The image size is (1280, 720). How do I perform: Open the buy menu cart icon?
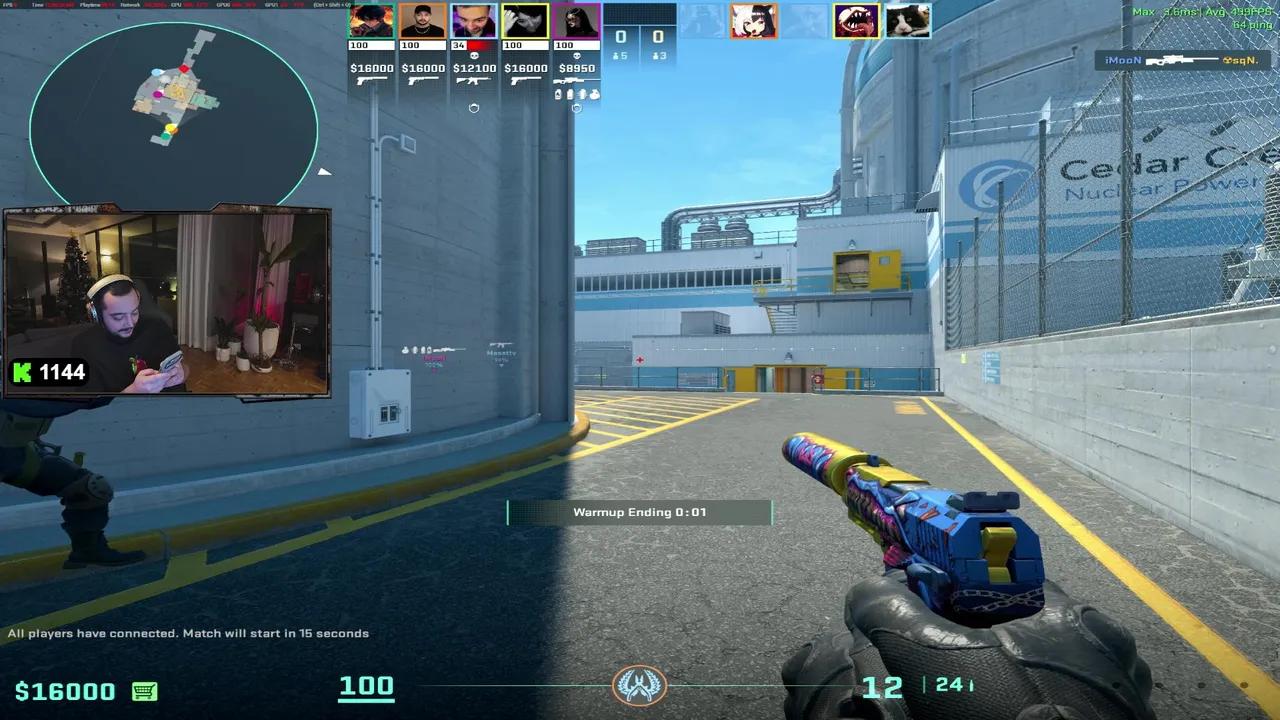[146, 690]
